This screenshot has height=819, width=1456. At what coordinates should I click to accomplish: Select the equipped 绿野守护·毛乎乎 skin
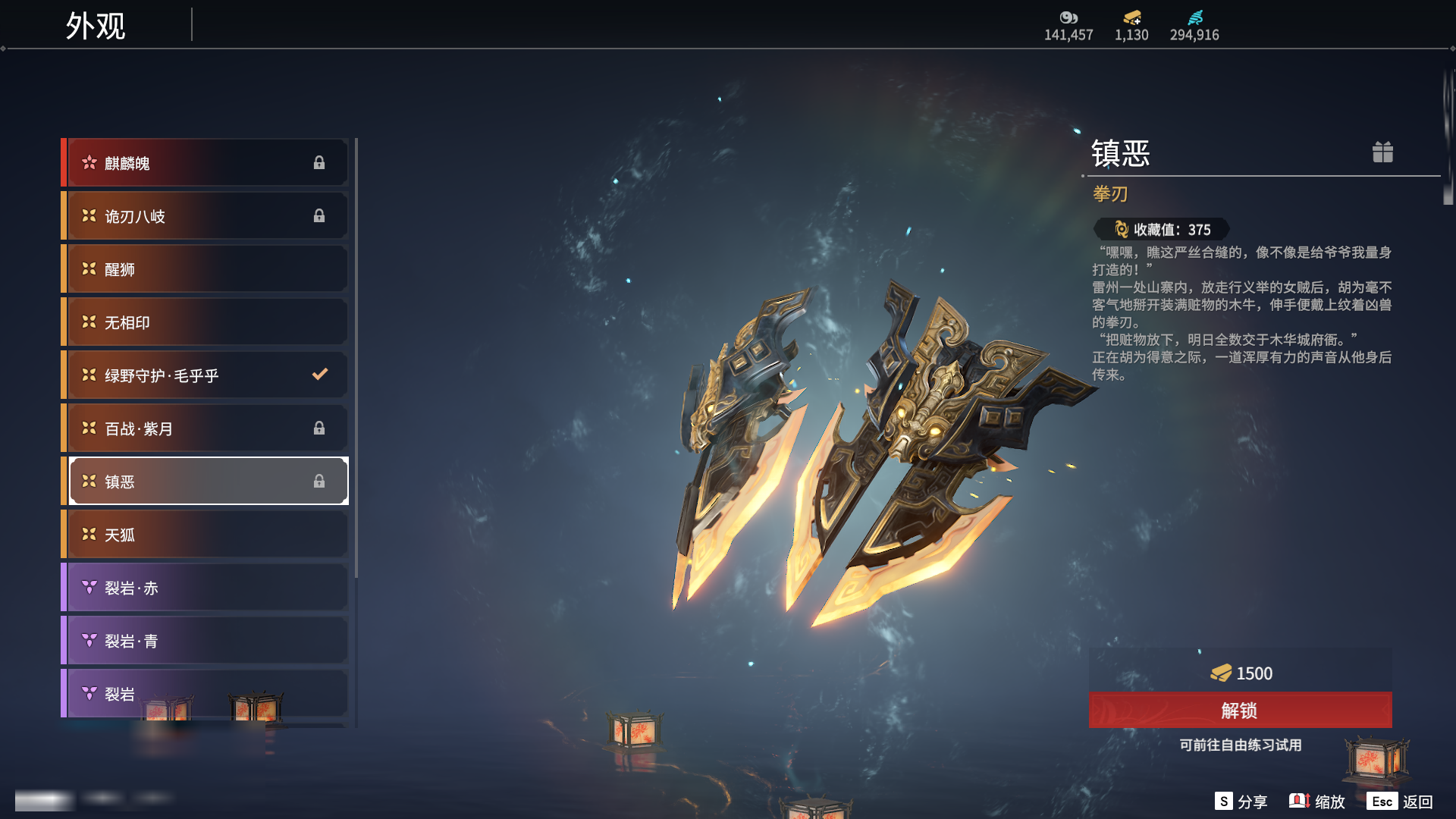coord(206,375)
